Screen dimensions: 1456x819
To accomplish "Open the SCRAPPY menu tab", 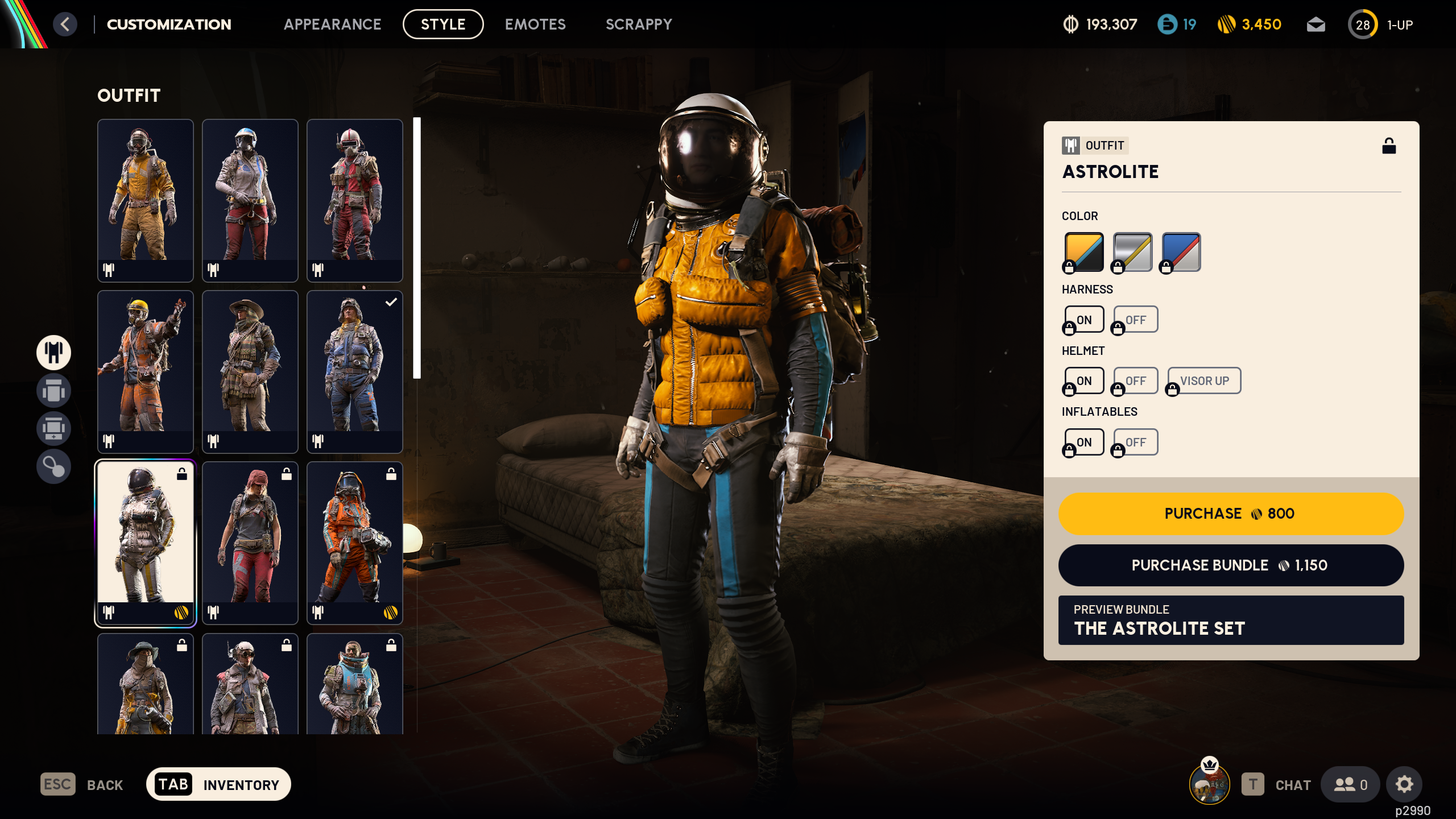I will pos(639,24).
